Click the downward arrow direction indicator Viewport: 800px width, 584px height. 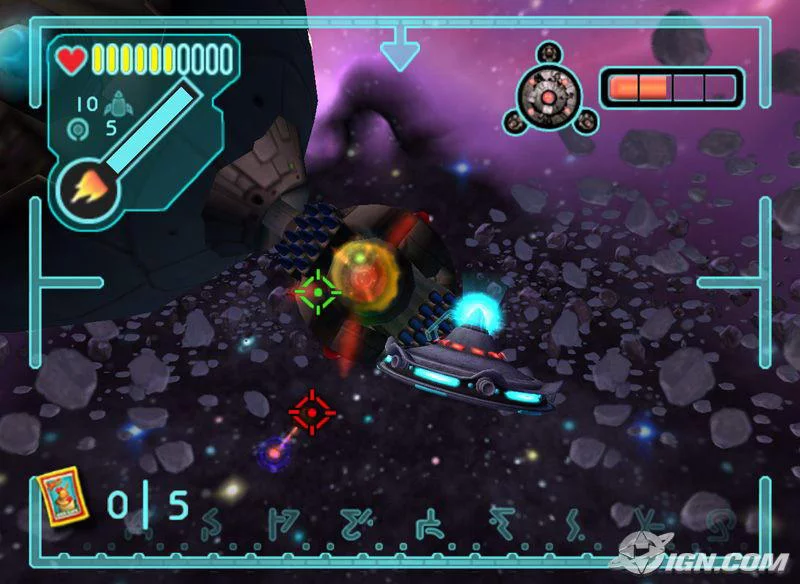(399, 48)
